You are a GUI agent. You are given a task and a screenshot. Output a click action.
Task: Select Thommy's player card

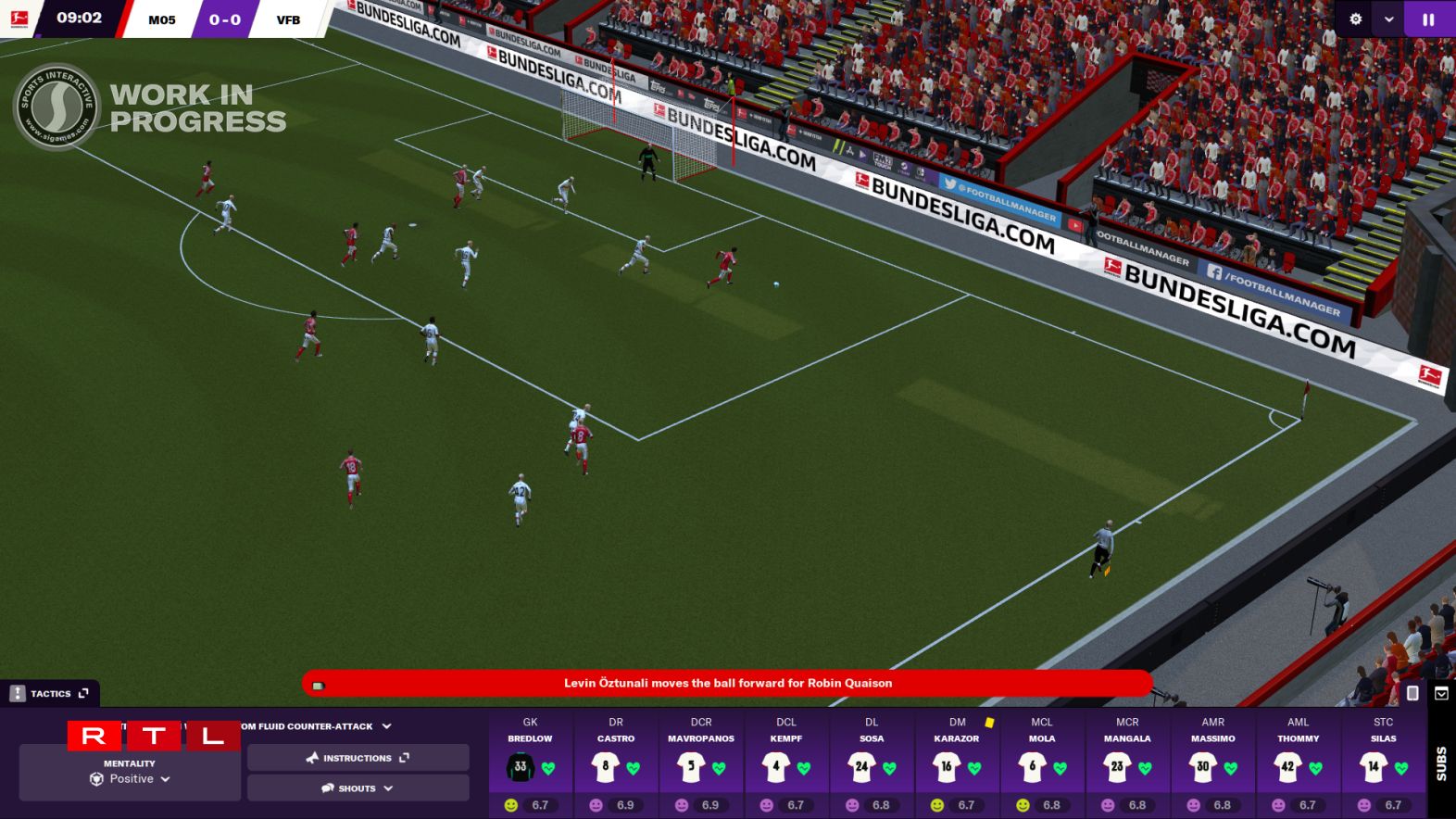(1299, 762)
